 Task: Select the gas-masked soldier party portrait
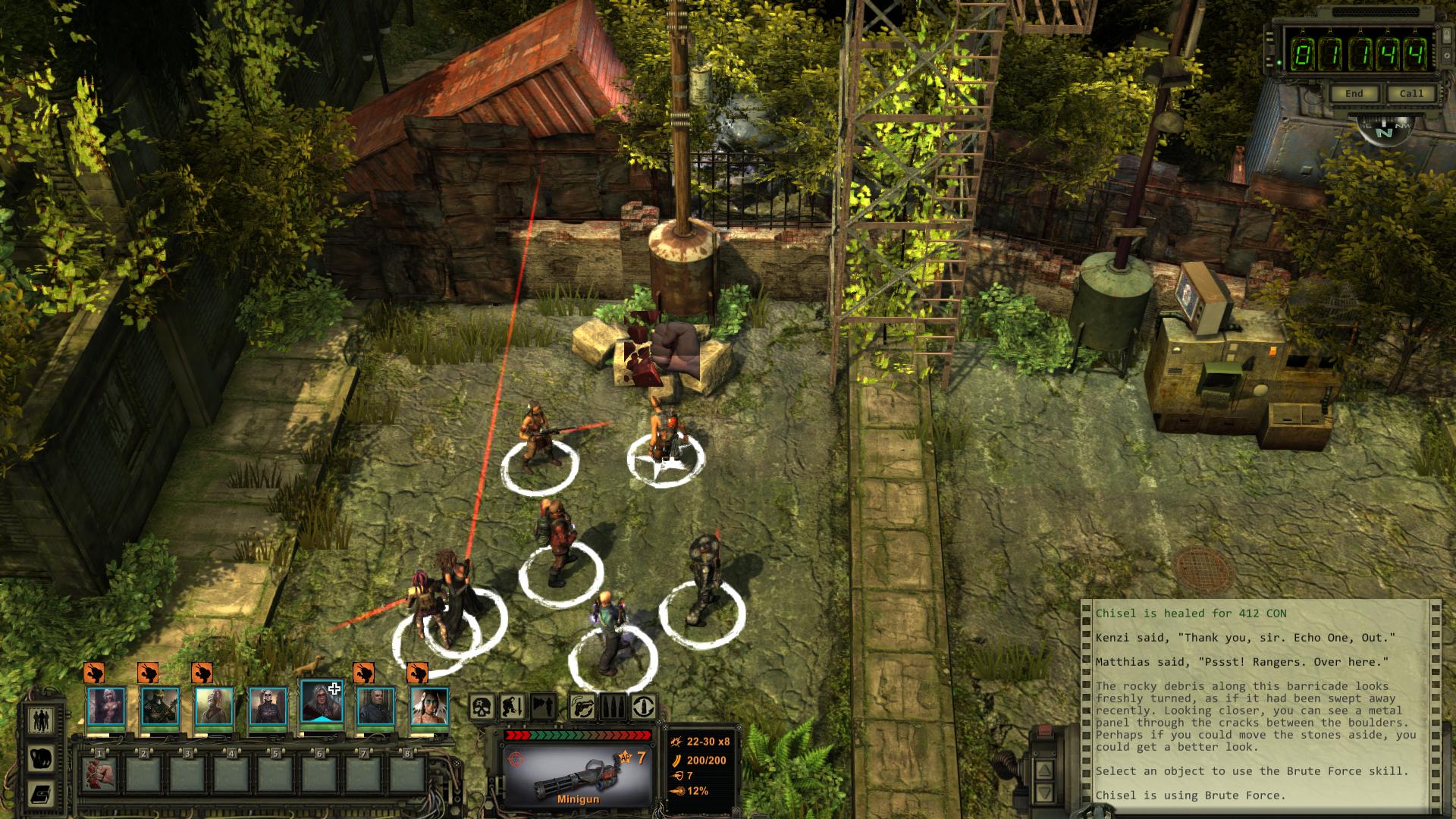pyautogui.click(x=160, y=705)
